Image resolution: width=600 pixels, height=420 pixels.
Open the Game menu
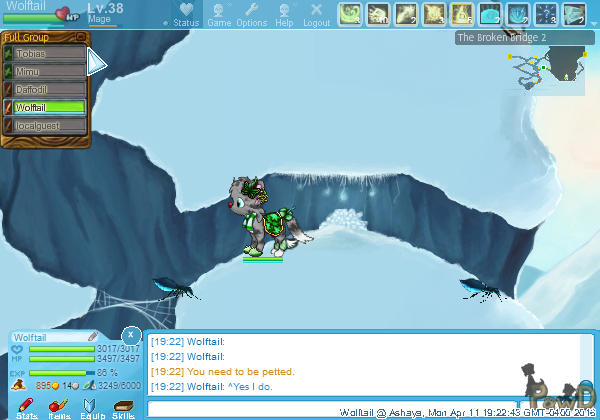(x=219, y=14)
